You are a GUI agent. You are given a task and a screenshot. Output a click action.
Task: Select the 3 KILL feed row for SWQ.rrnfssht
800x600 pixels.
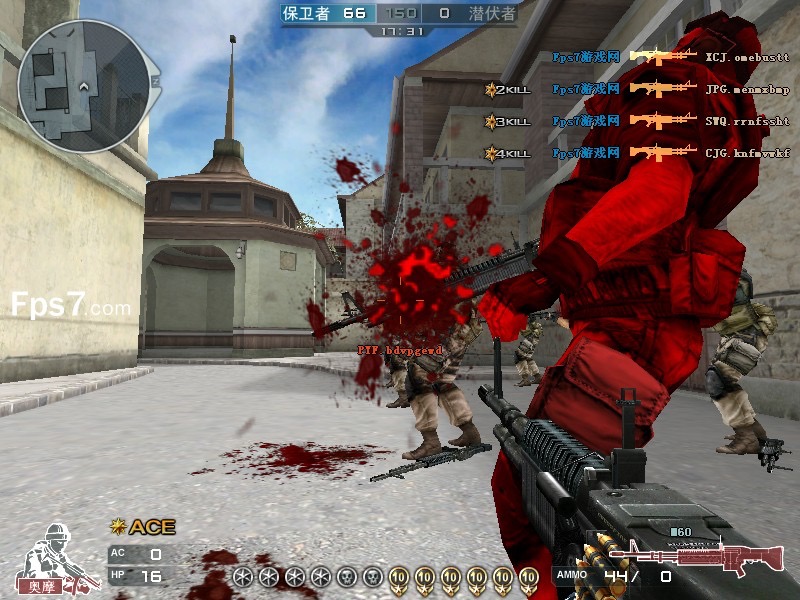click(638, 121)
